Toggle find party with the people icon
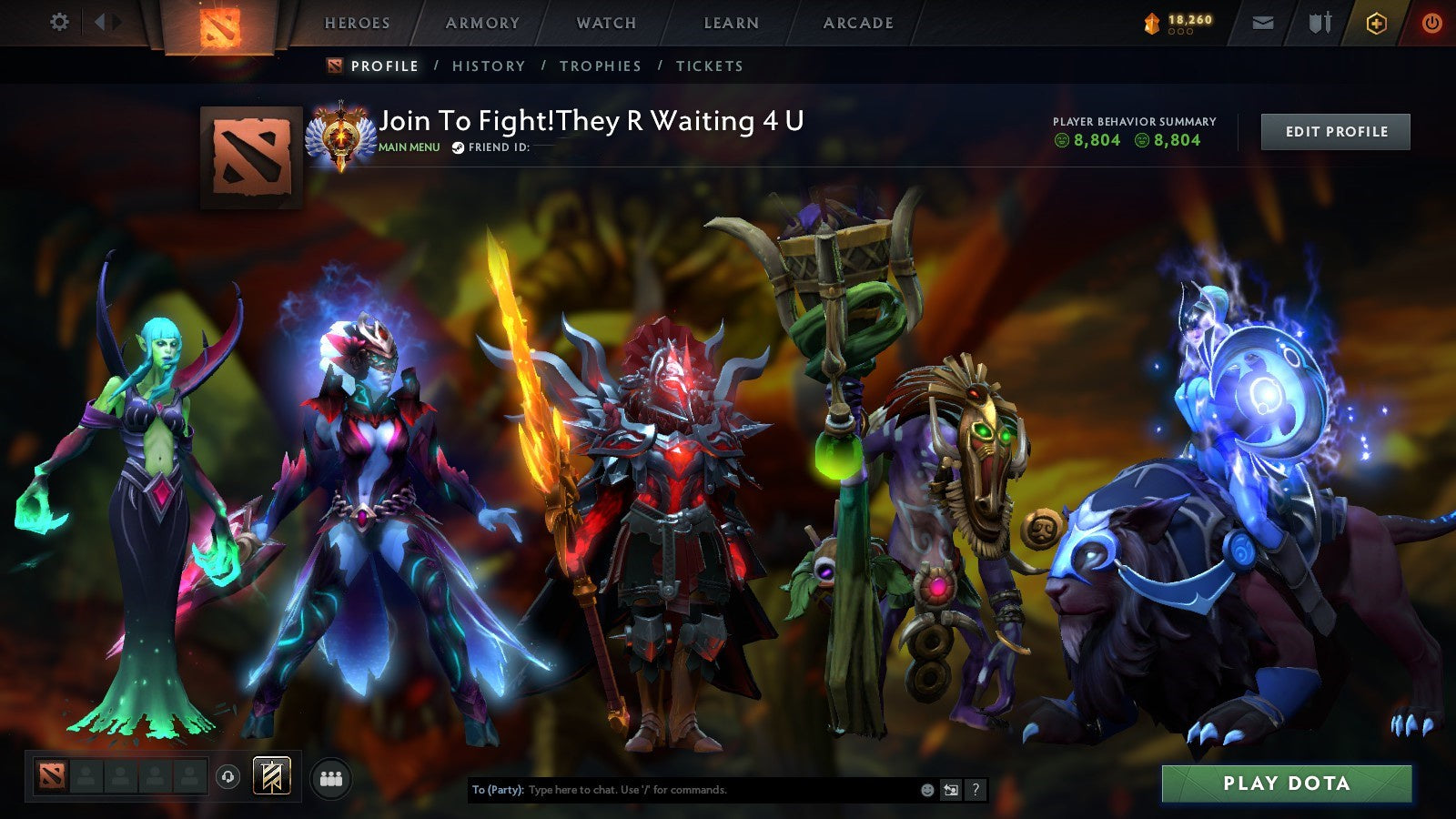 [332, 776]
